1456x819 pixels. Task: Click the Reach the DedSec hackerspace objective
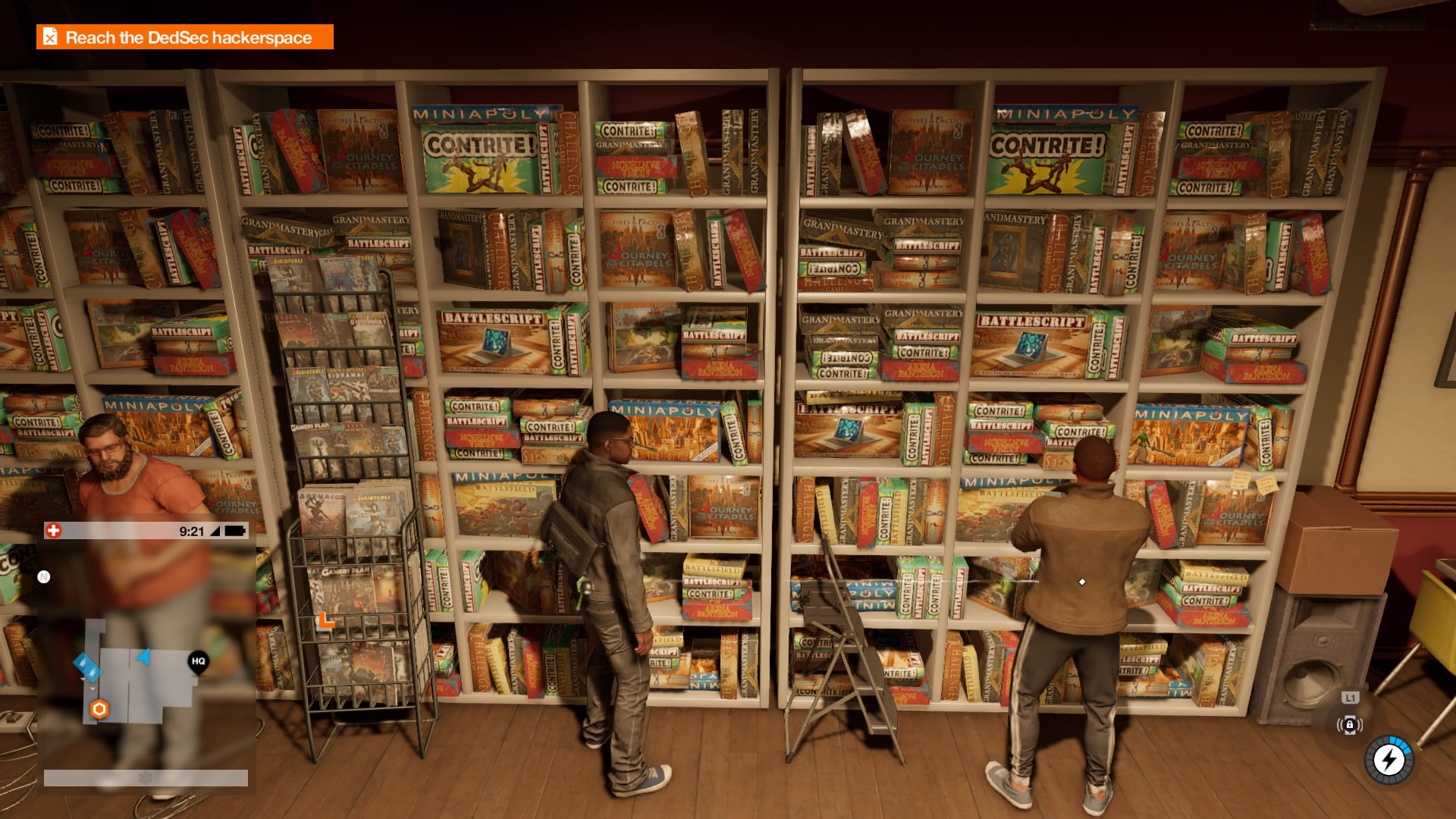pos(185,37)
